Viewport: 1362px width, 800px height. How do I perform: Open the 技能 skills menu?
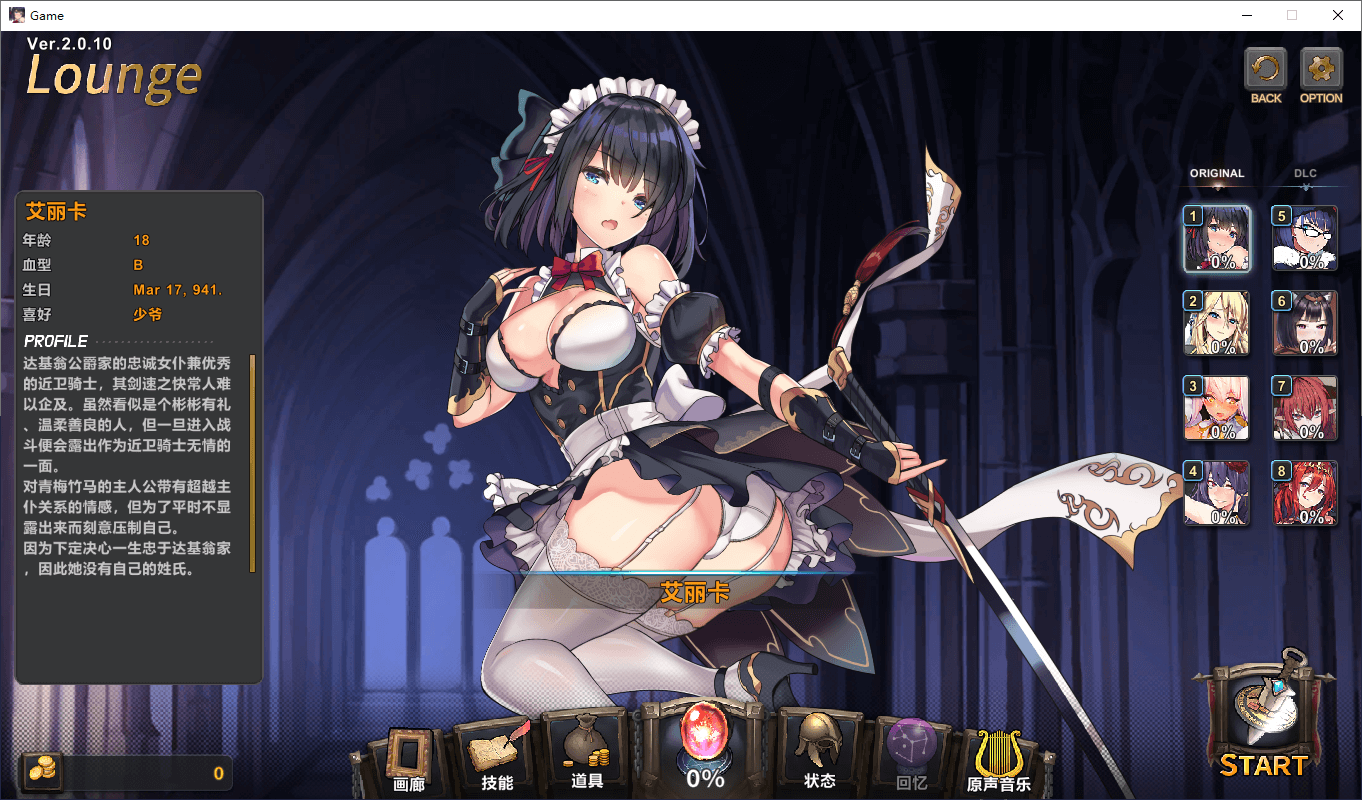pyautogui.click(x=497, y=758)
